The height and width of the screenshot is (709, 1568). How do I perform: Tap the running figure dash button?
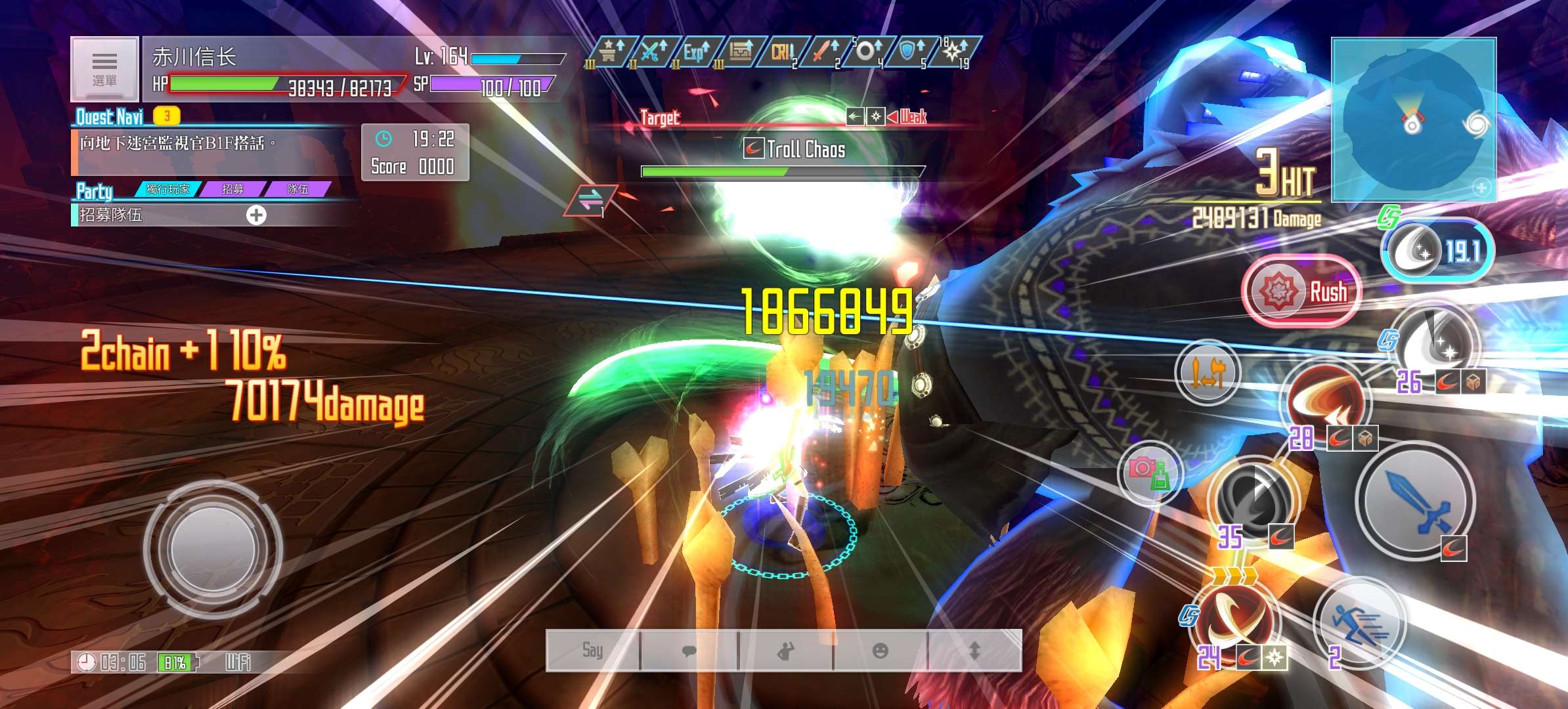(x=1359, y=622)
